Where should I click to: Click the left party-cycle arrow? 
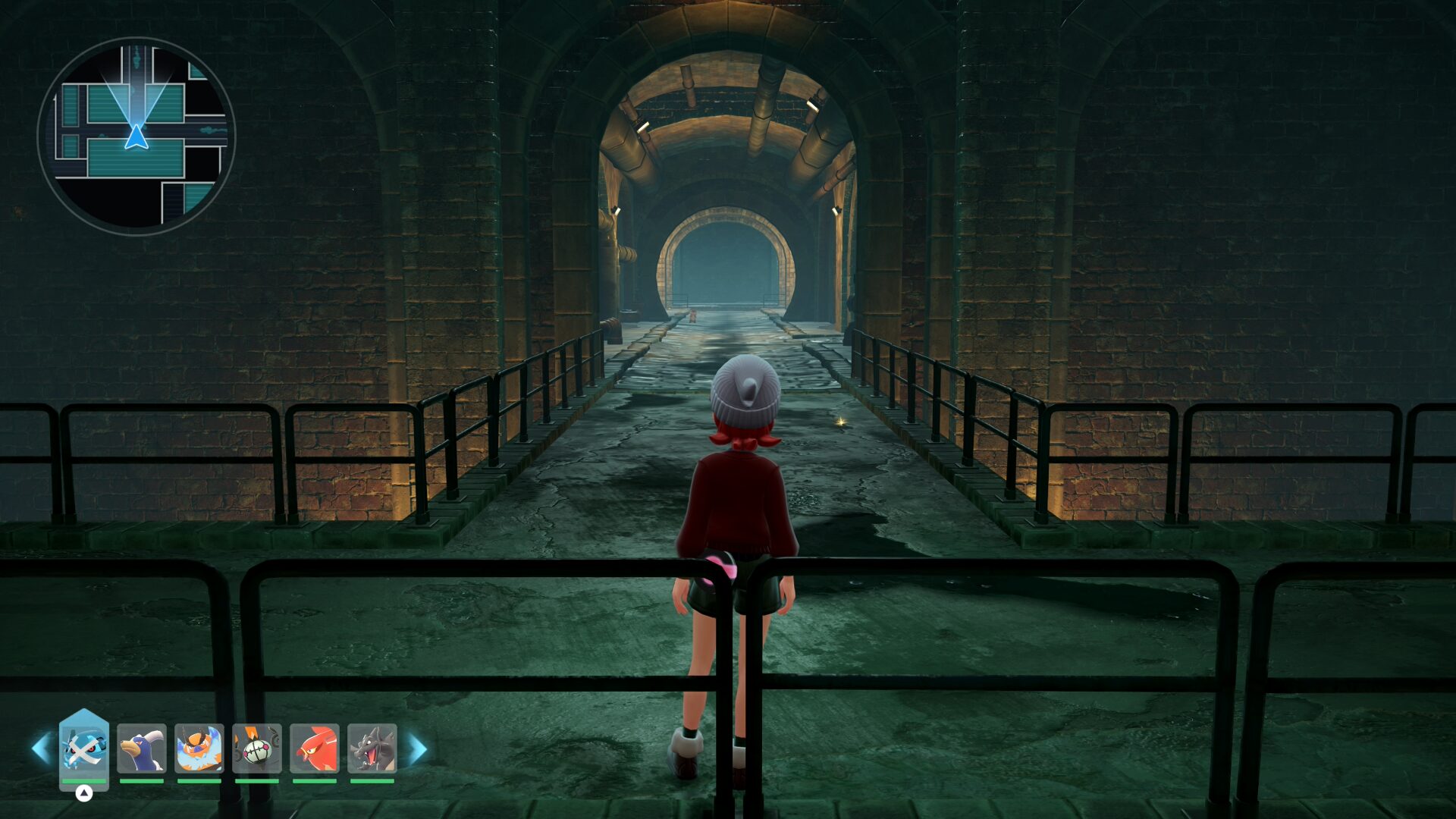pos(41,748)
